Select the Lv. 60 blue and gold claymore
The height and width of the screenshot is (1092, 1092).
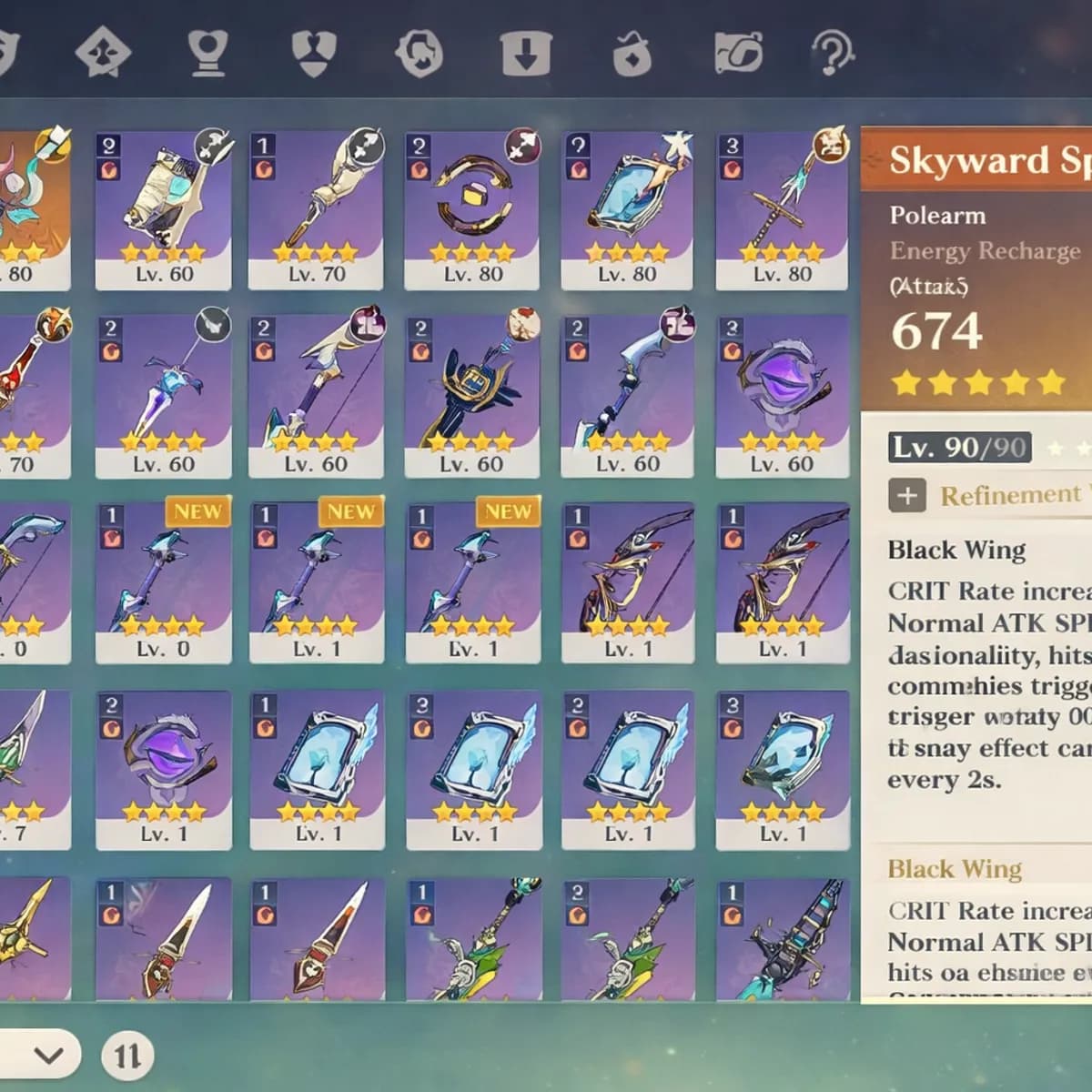pyautogui.click(x=471, y=396)
